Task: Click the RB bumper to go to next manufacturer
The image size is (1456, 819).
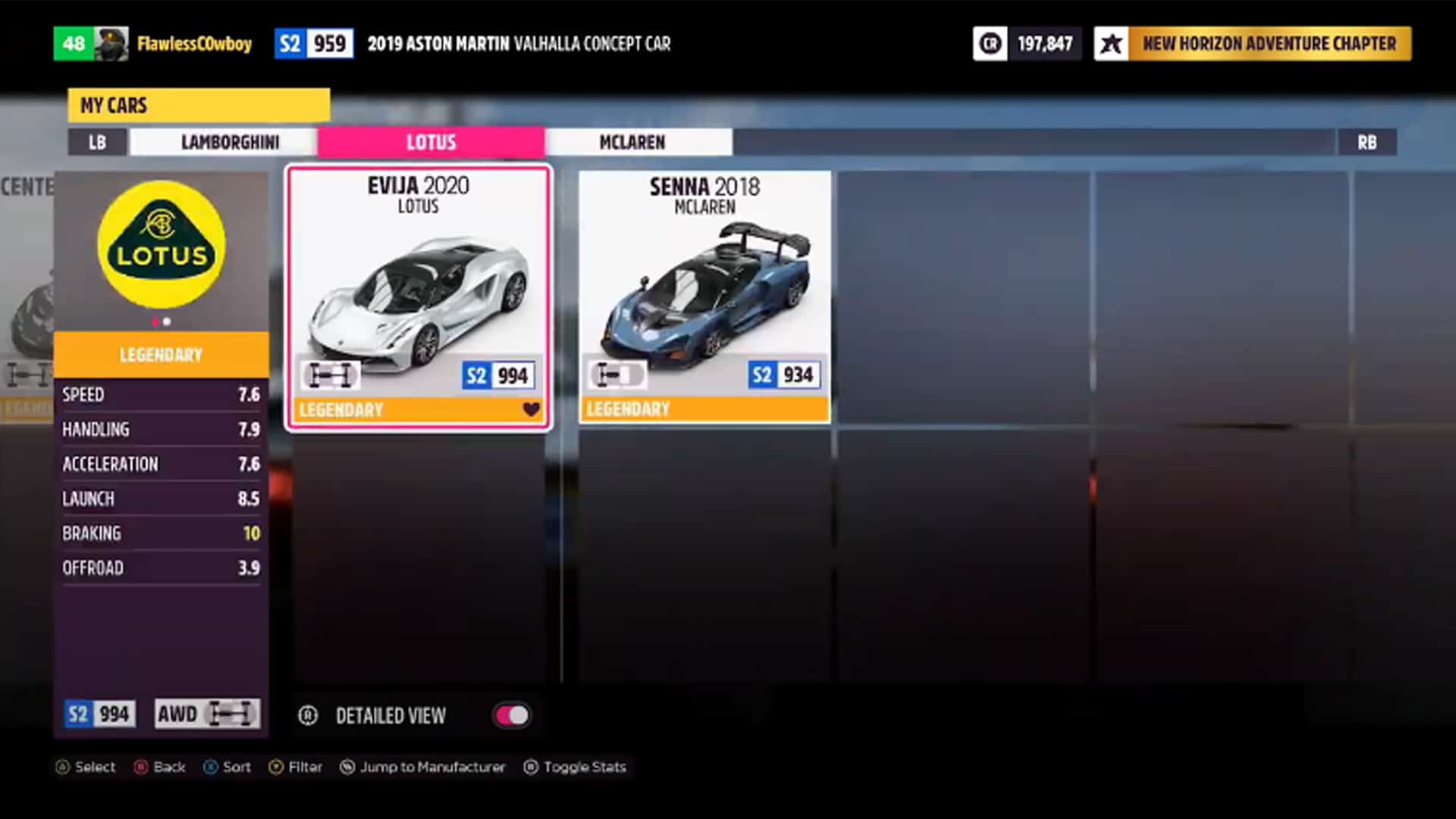Action: [1367, 142]
